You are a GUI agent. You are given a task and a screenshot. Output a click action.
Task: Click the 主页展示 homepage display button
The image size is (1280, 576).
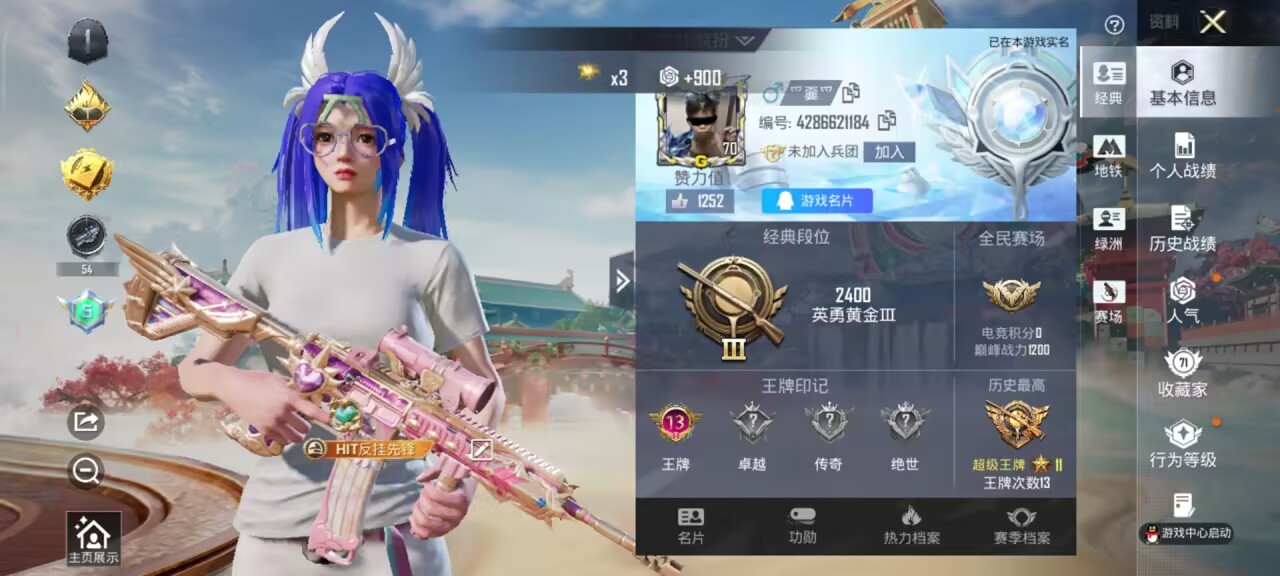pyautogui.click(x=93, y=540)
